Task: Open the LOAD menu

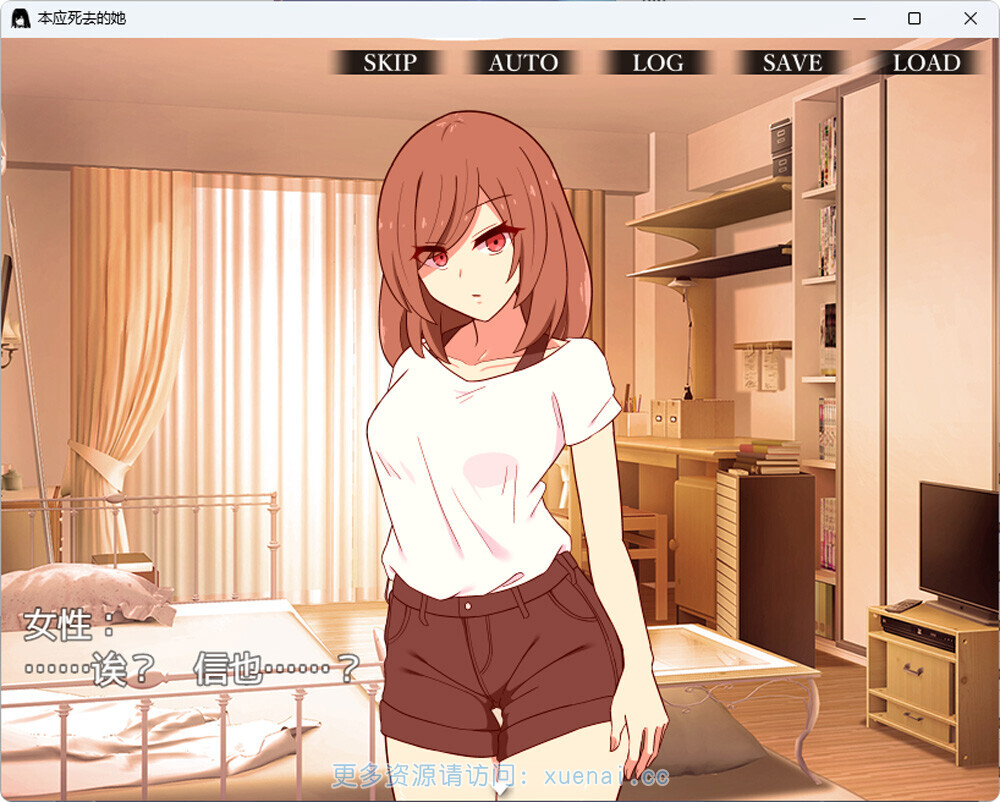Action: pyautogui.click(x=926, y=62)
